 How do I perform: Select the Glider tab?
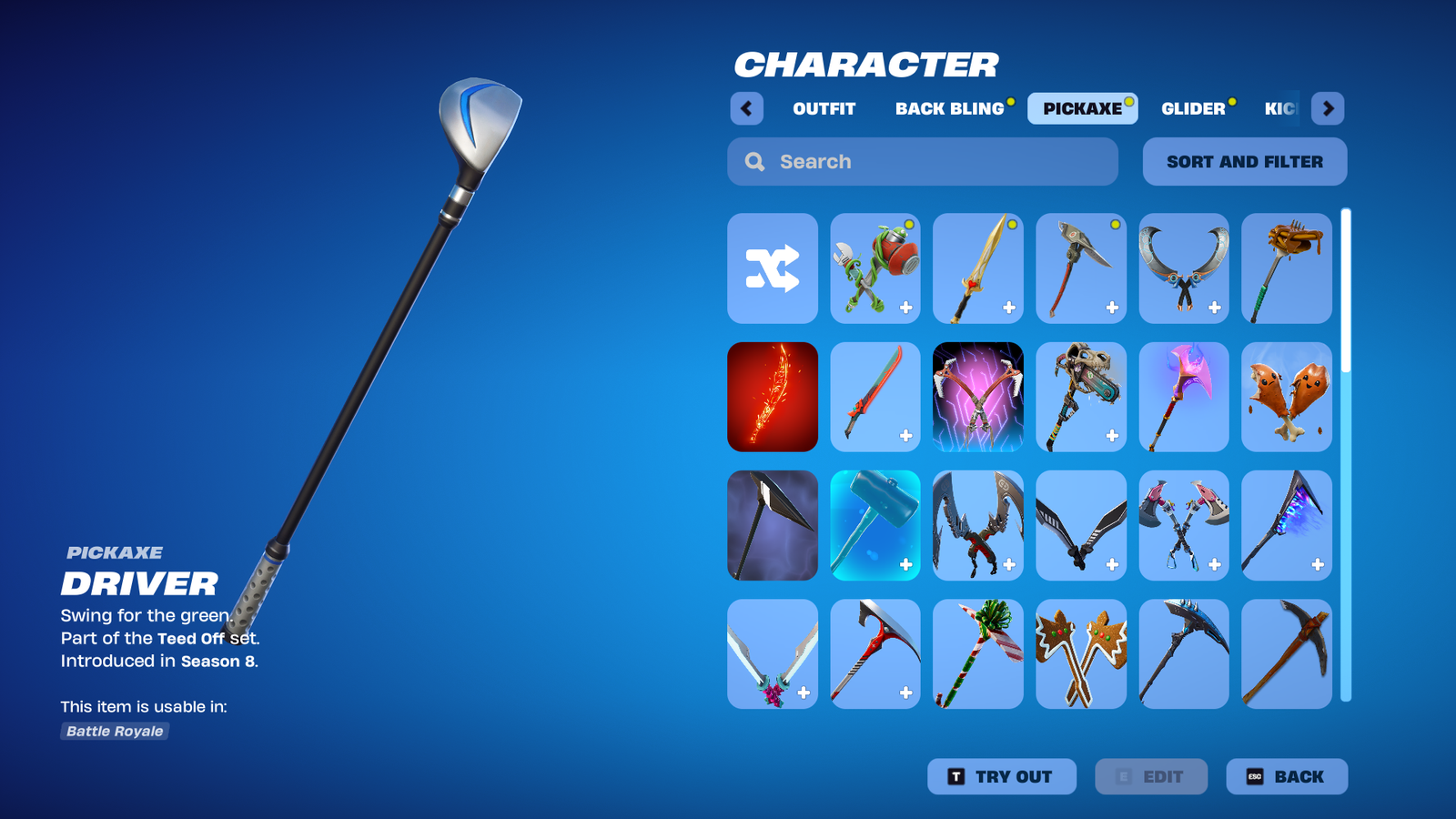1193,108
